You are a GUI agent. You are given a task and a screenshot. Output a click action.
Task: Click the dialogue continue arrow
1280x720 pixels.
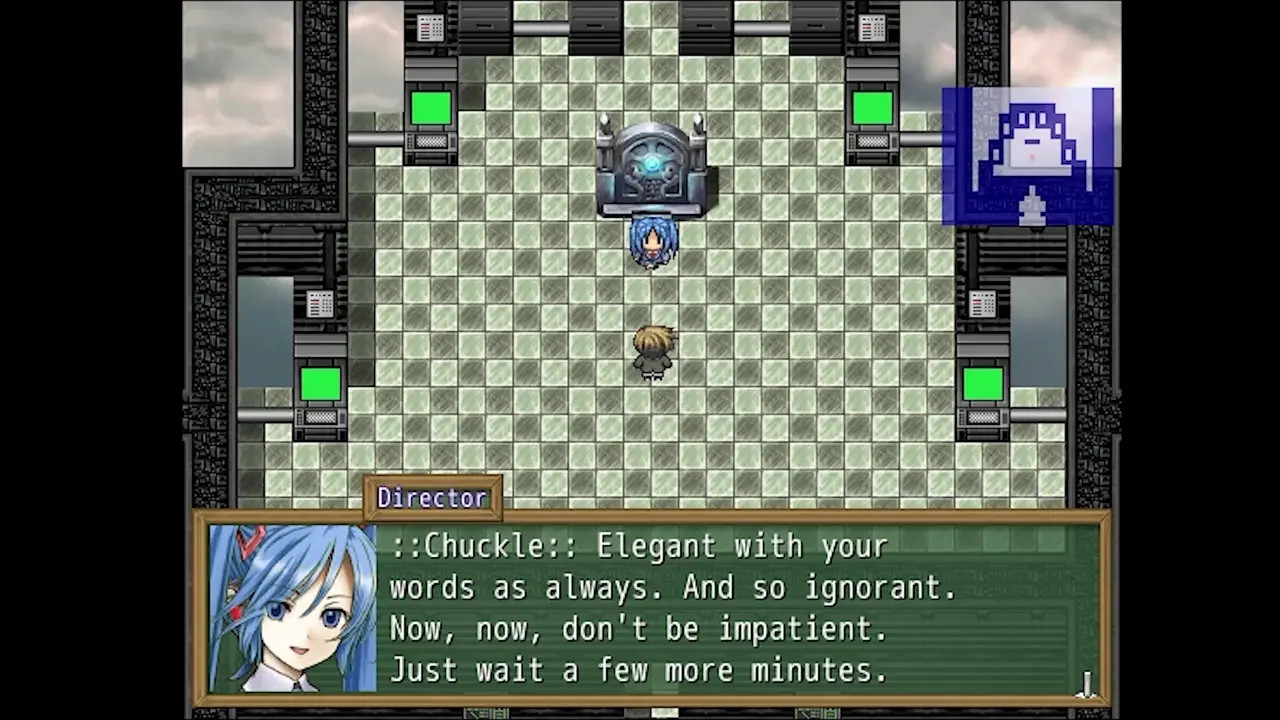(1087, 685)
